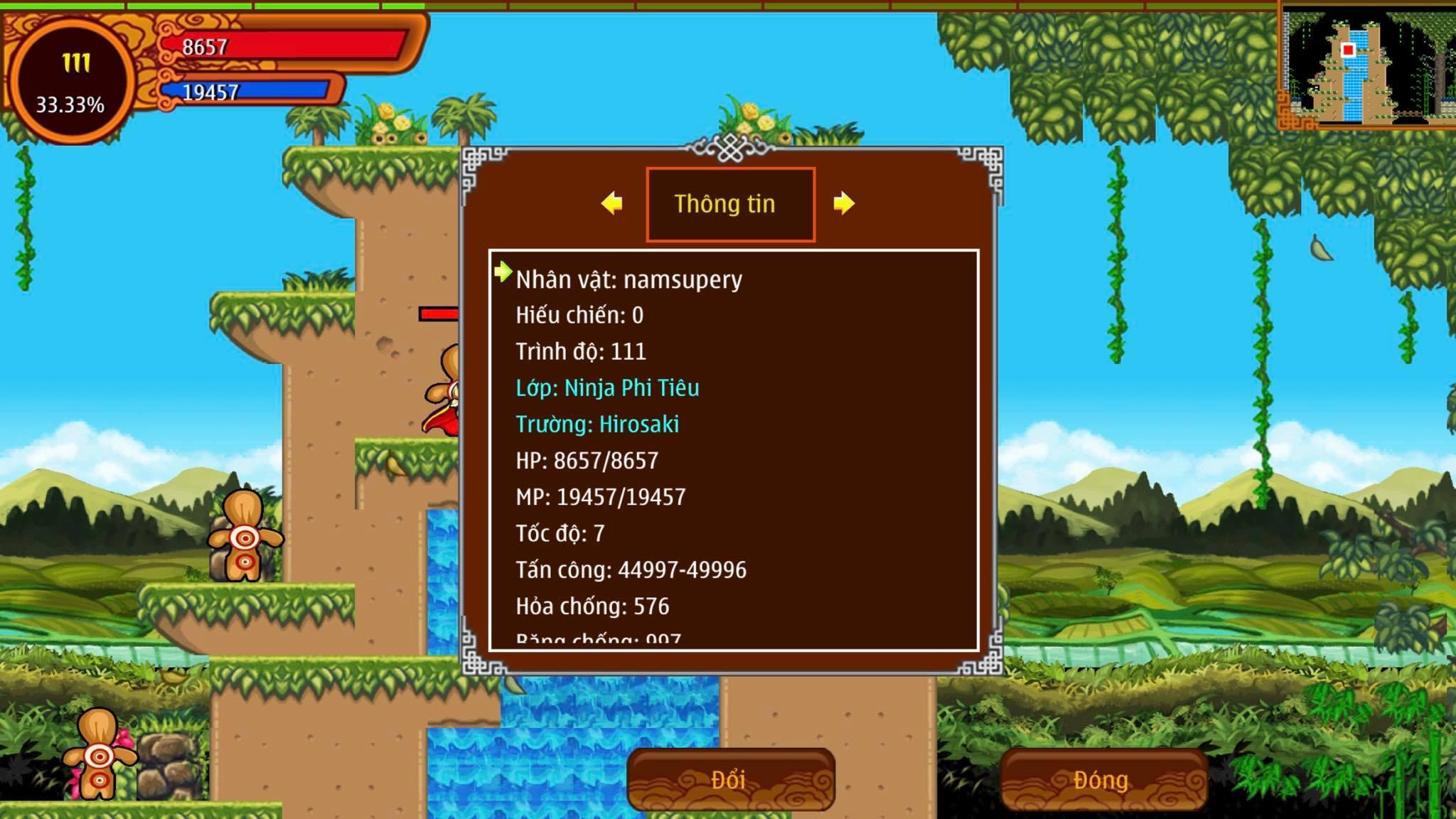1456x819 pixels.
Task: Select the Thông tin tab header
Action: pos(730,204)
